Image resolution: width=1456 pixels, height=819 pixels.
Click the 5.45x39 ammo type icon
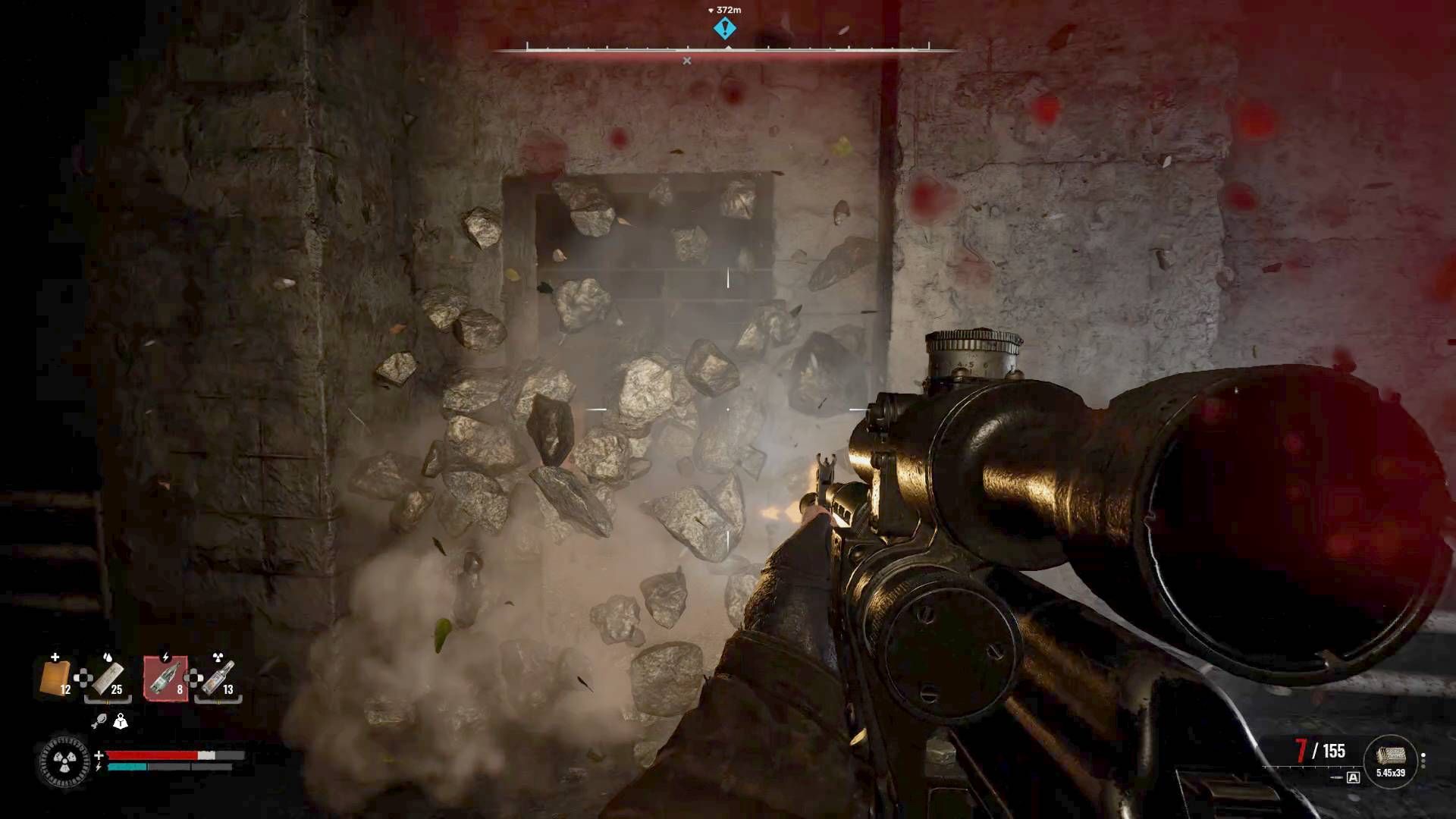pyautogui.click(x=1391, y=755)
